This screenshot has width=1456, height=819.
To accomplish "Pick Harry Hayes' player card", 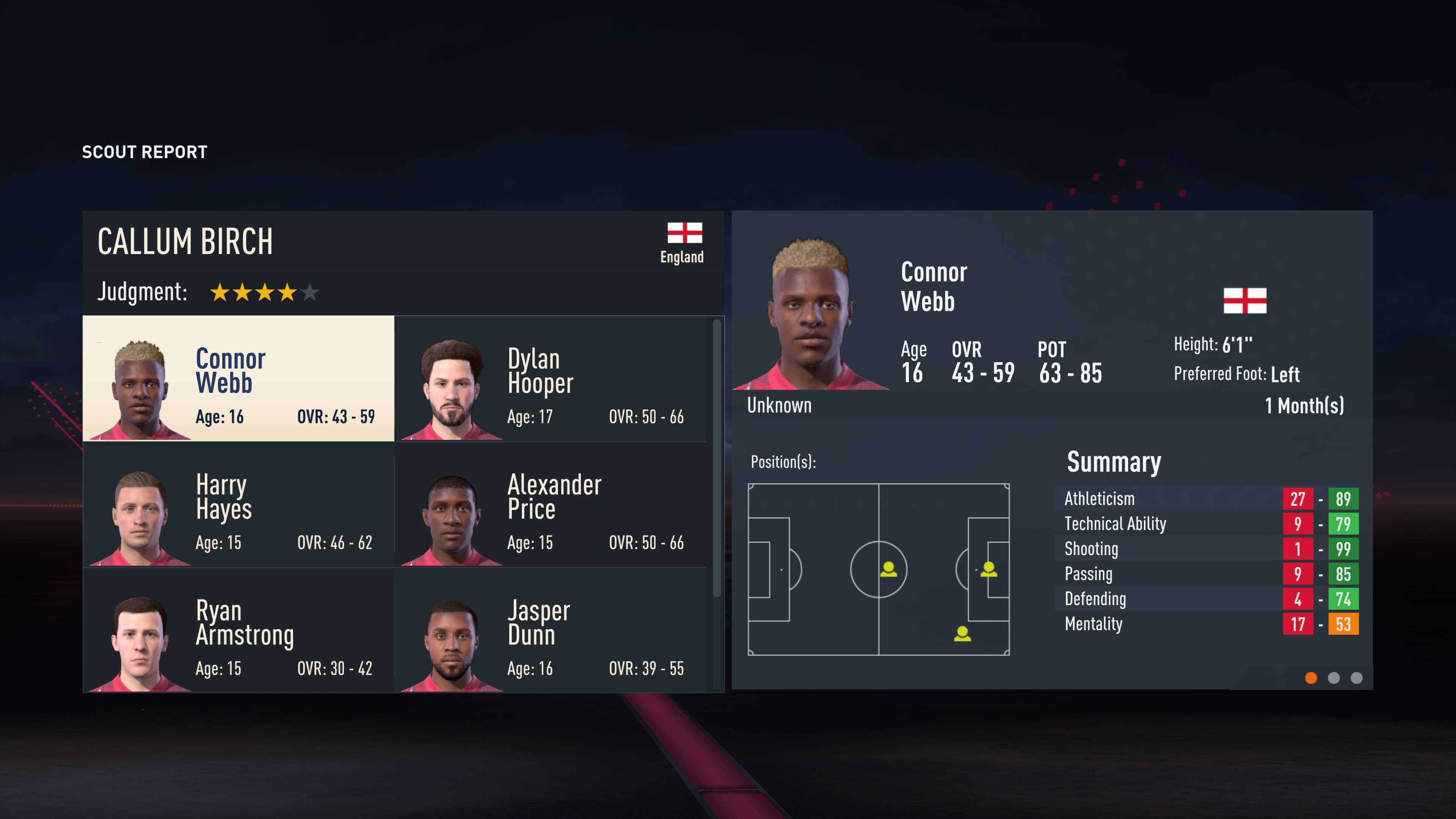I will click(x=238, y=504).
